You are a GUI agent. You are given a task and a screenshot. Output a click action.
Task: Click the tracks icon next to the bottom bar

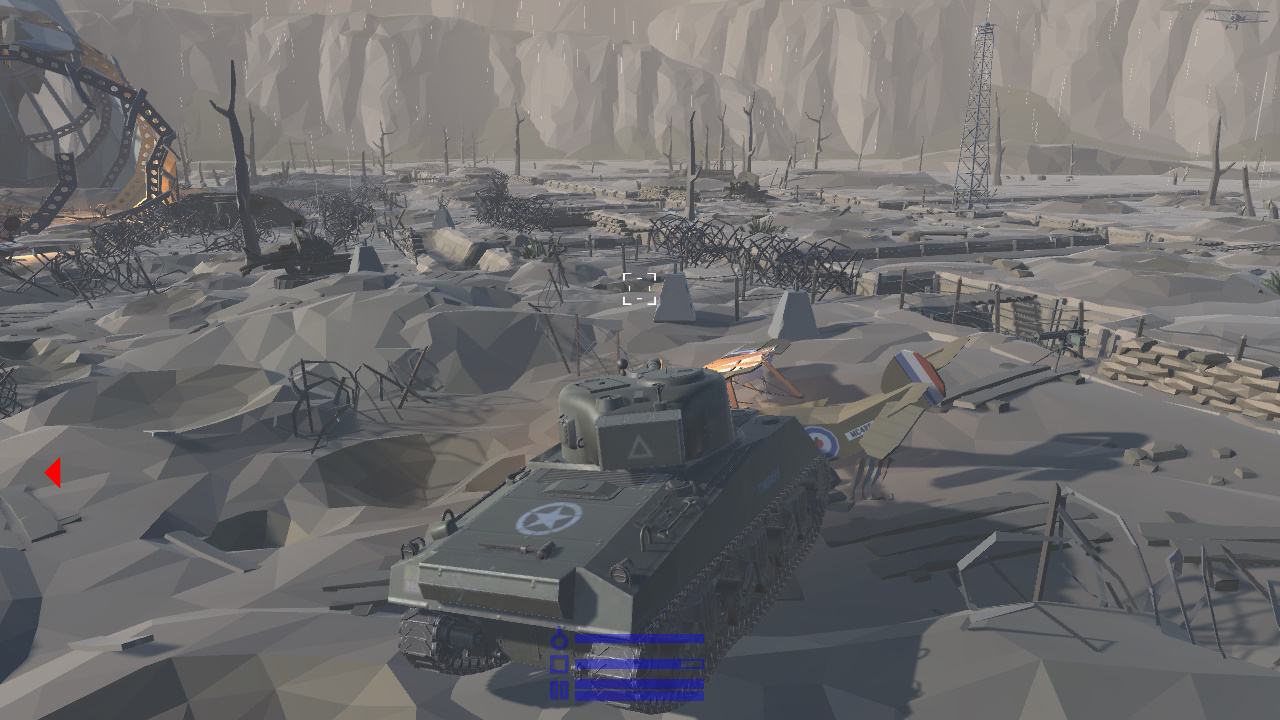click(560, 690)
